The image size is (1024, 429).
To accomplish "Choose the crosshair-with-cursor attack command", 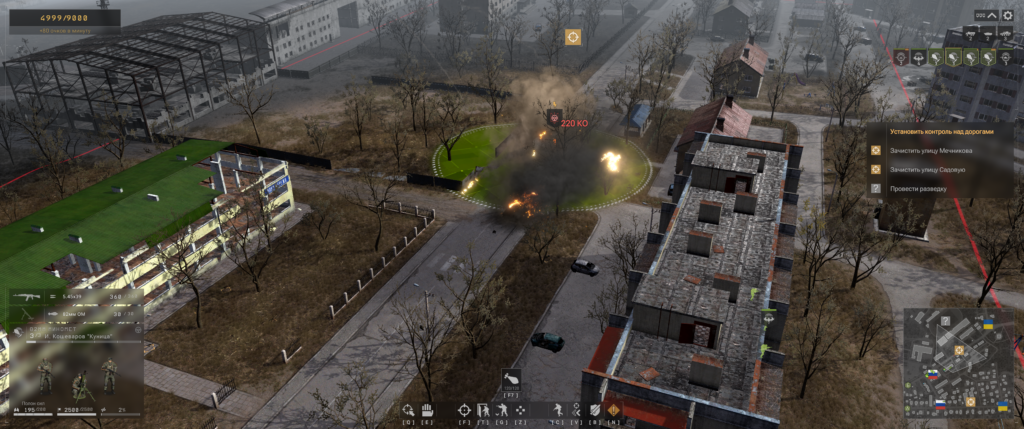I will coord(407,409).
